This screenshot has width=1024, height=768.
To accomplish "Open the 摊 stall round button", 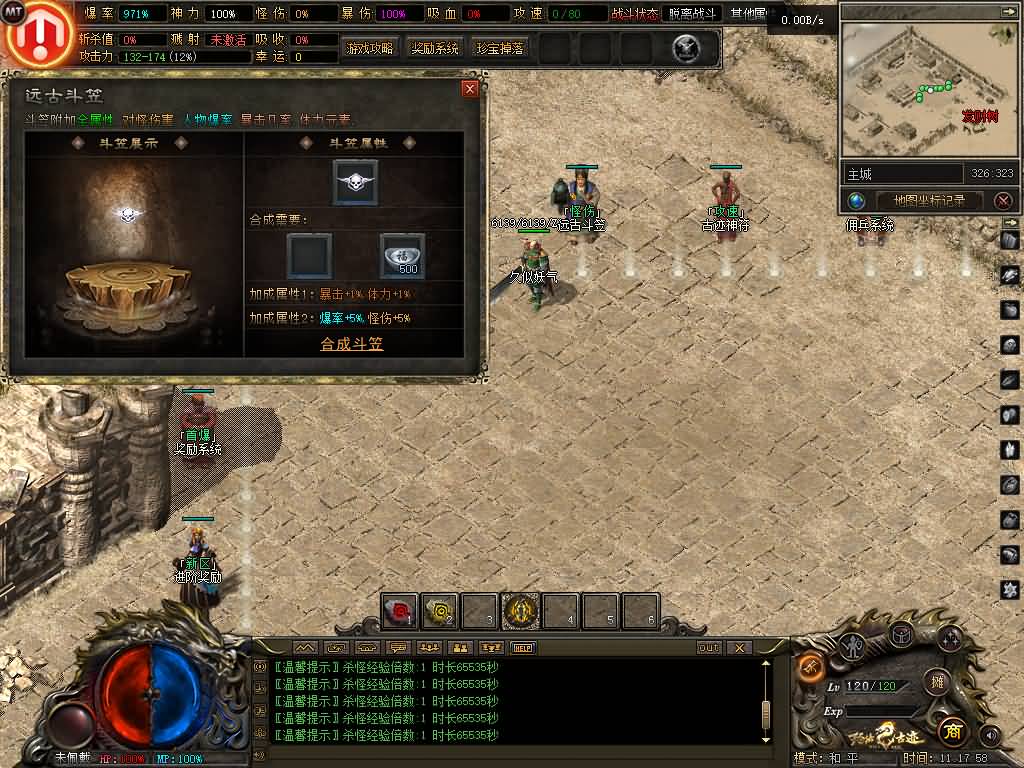I will pyautogui.click(x=937, y=682).
